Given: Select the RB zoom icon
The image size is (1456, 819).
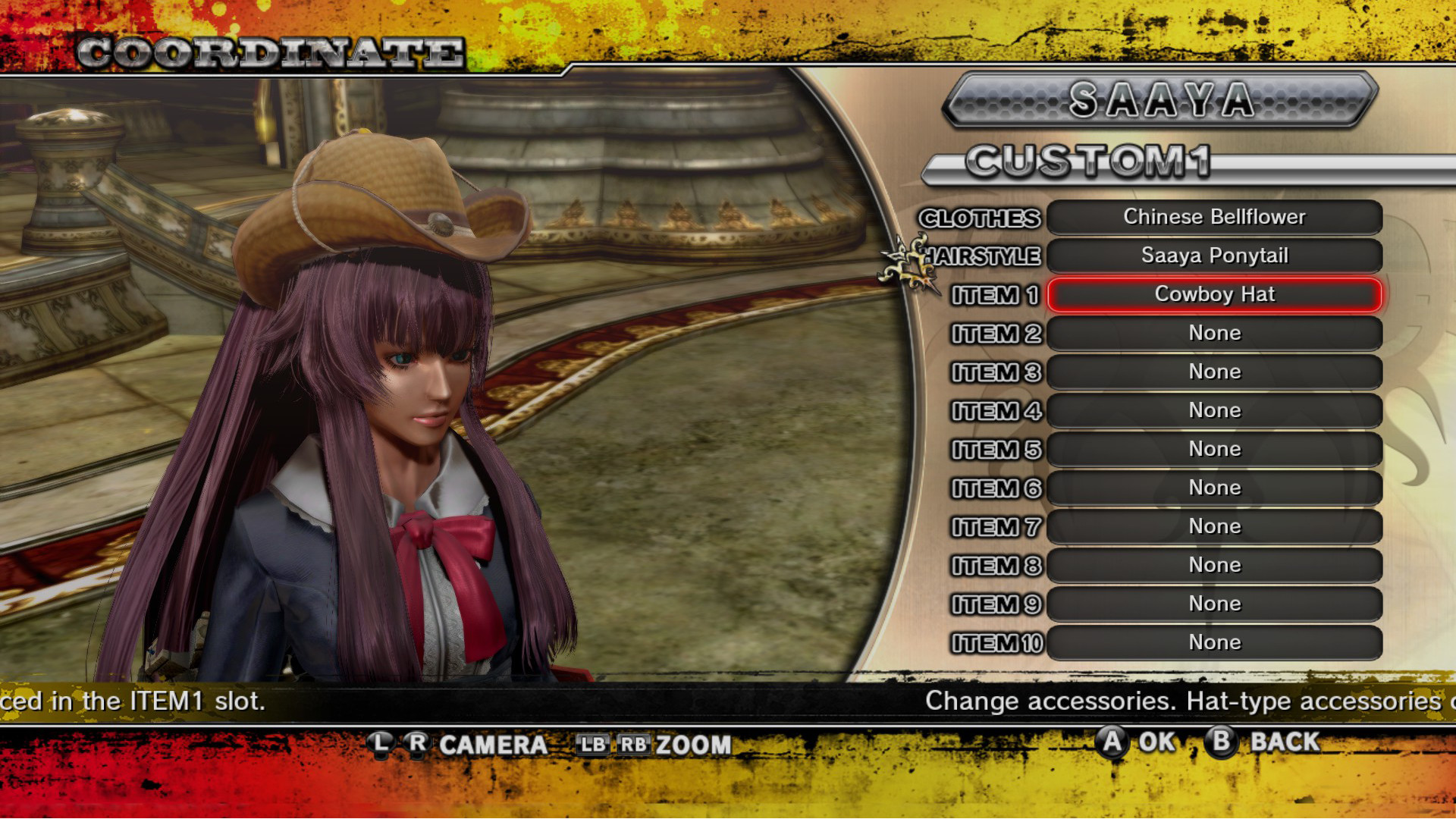Looking at the screenshot, I should pyautogui.click(x=633, y=745).
